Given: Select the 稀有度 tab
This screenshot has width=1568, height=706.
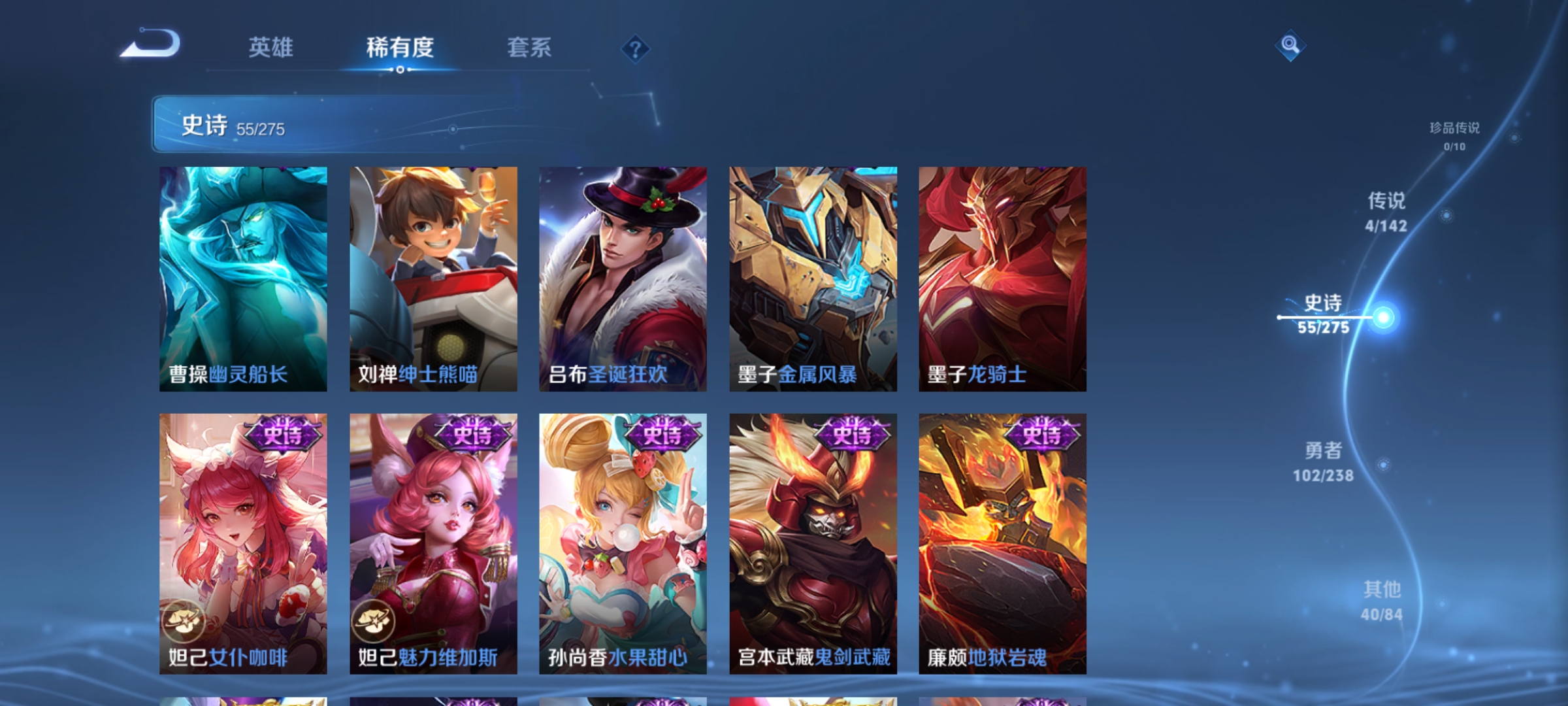Looking at the screenshot, I should coord(400,47).
